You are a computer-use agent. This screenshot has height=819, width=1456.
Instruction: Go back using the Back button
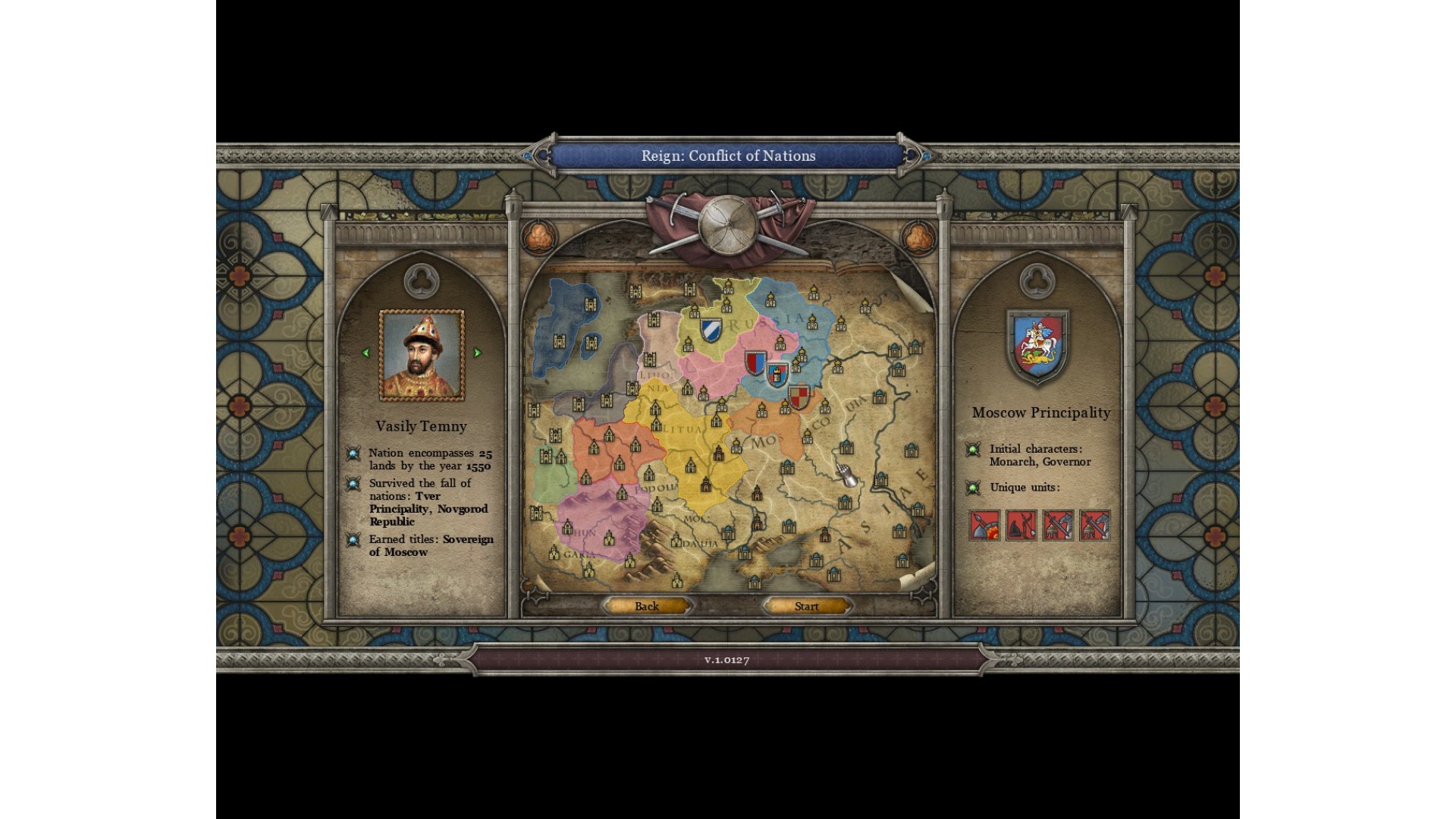[647, 606]
